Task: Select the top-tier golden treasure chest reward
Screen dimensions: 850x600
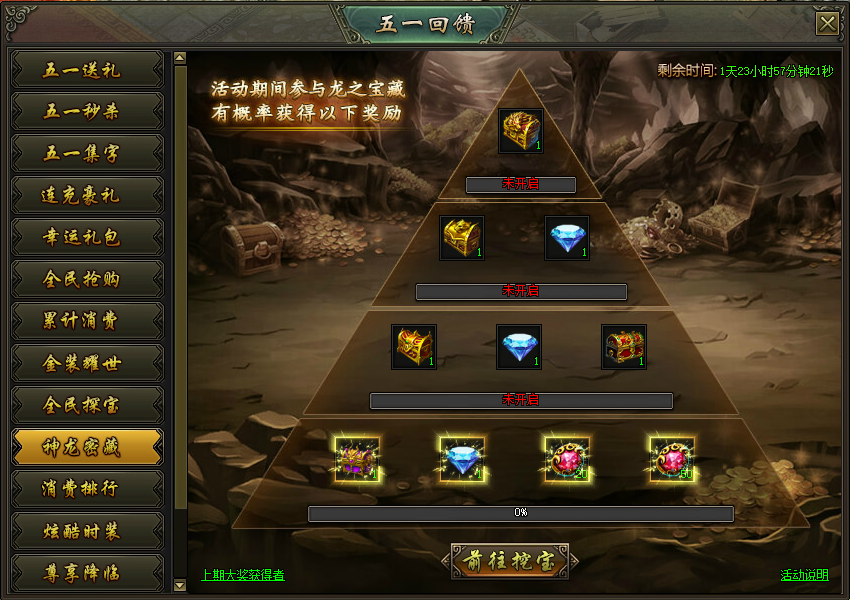Action: click(x=521, y=131)
